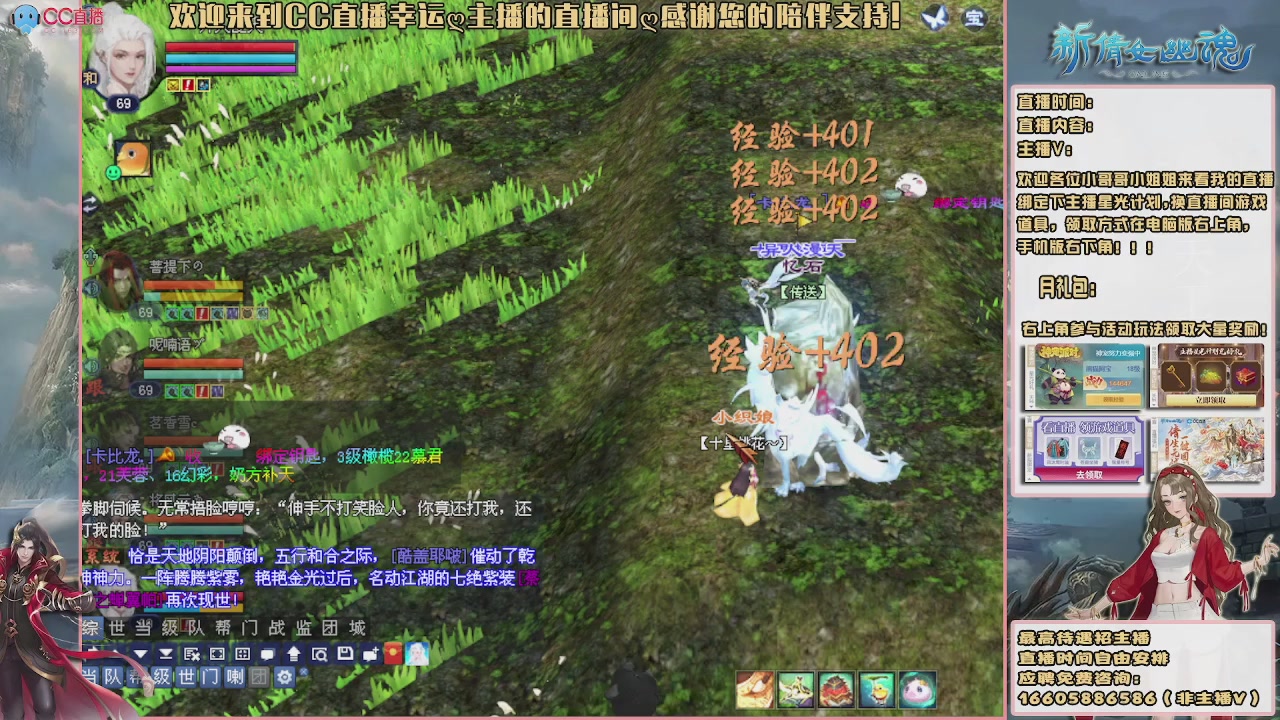The width and height of the screenshot is (1280, 720).
Task: Open the new chat window bubble icon
Action: click(x=370, y=654)
